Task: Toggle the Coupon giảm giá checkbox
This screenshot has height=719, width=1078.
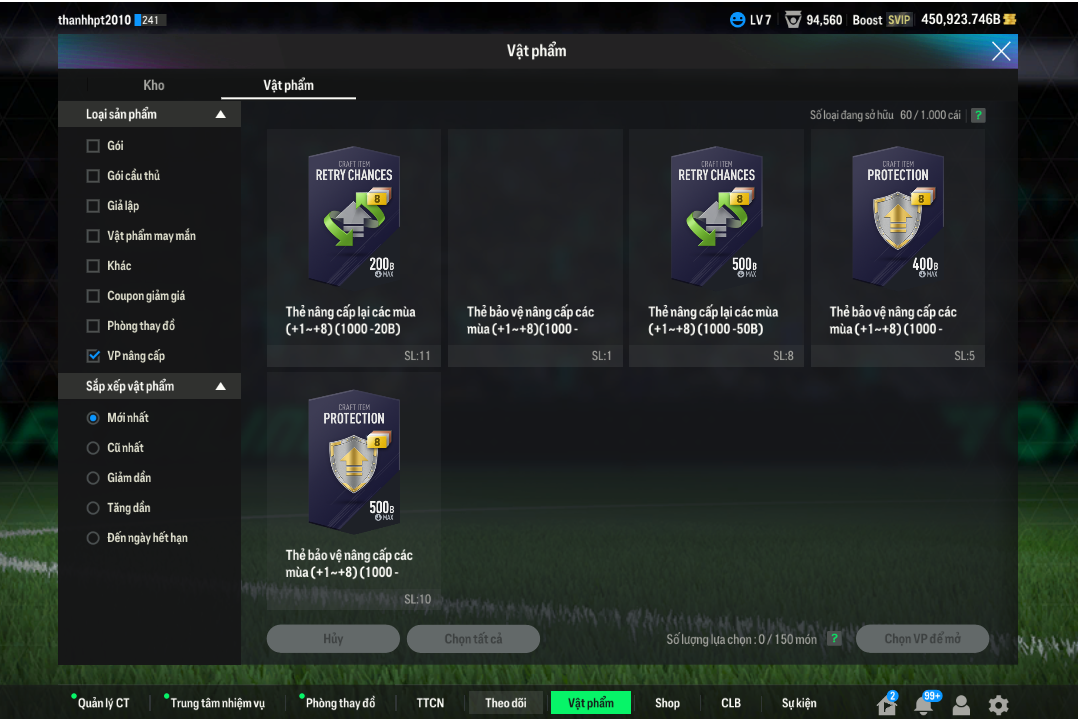Action: (x=94, y=296)
